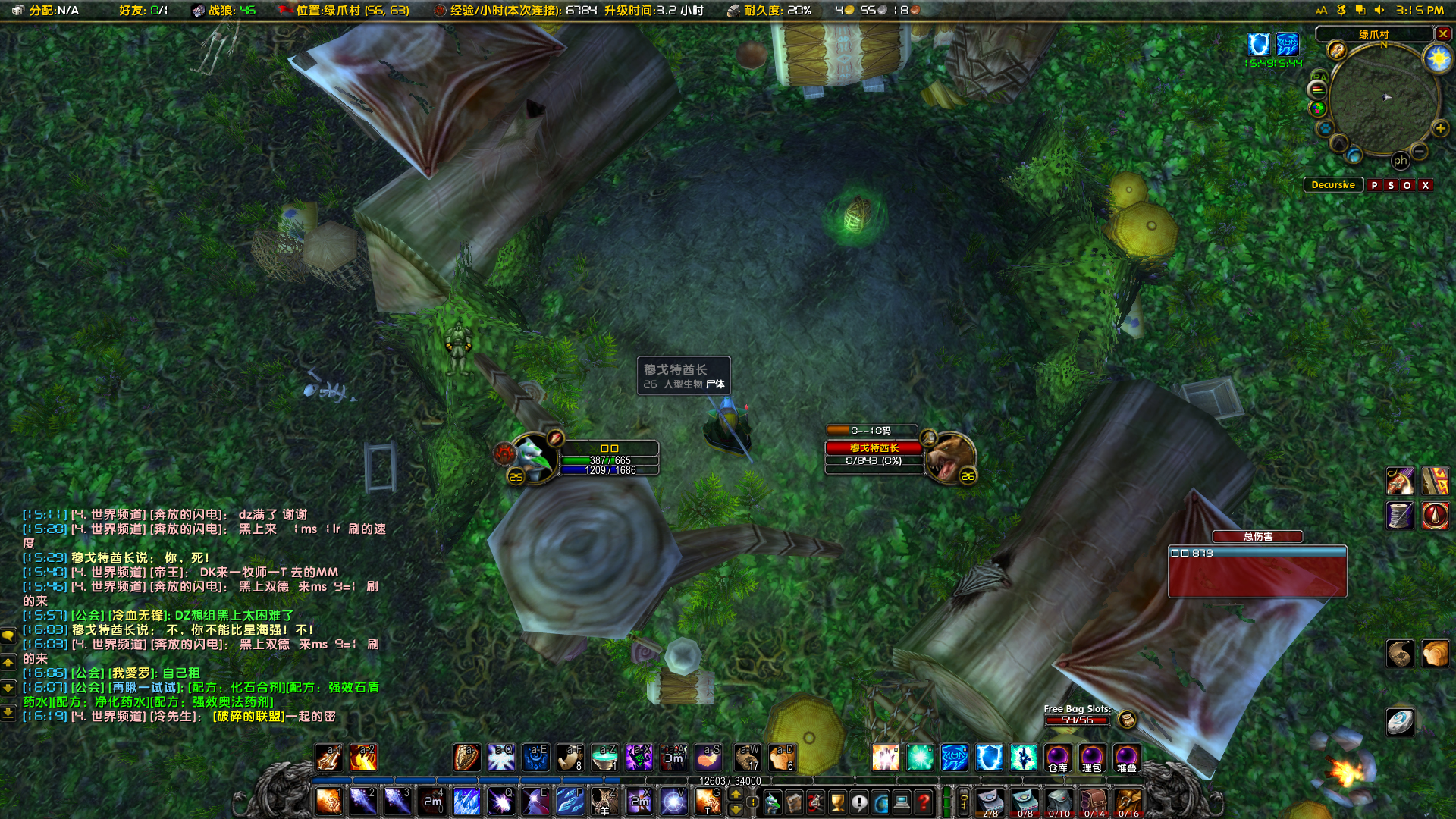Click the blue globe social icon

point(880,802)
